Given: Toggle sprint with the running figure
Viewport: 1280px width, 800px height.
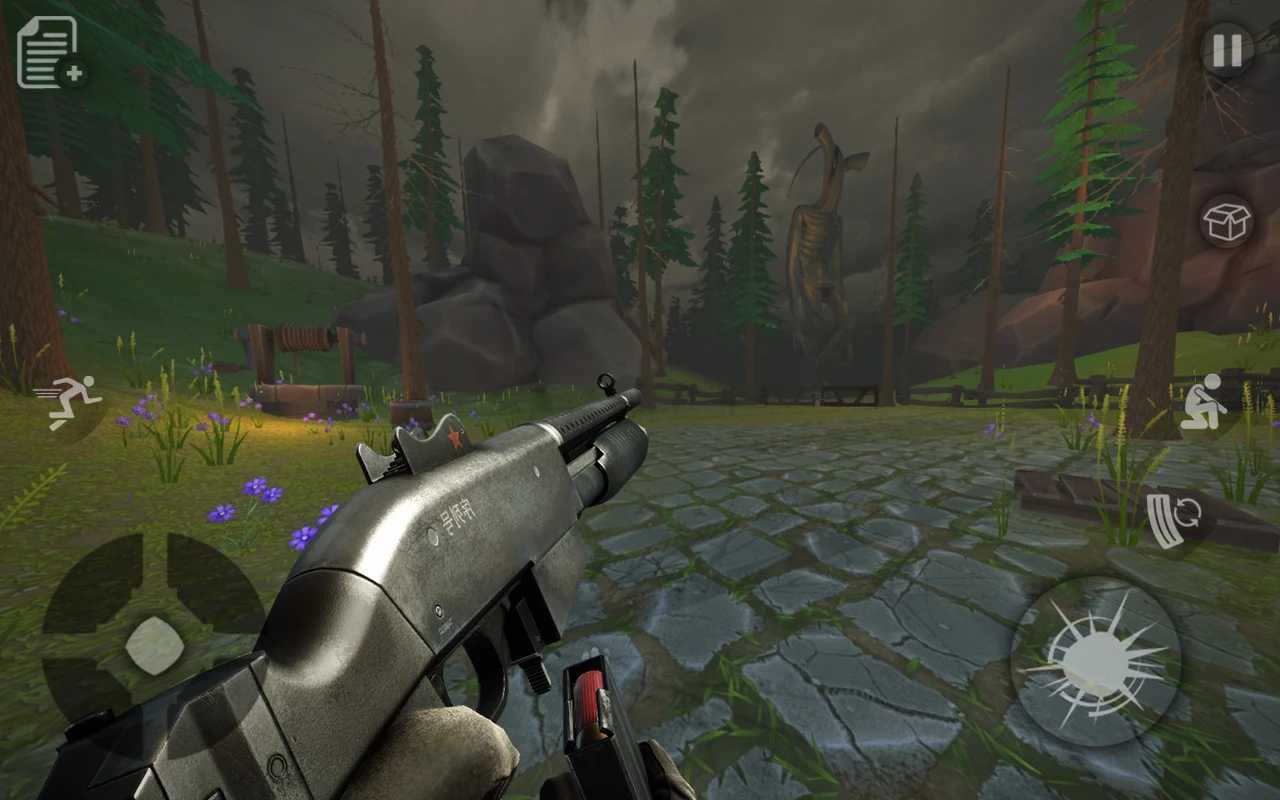Looking at the screenshot, I should click(68, 400).
